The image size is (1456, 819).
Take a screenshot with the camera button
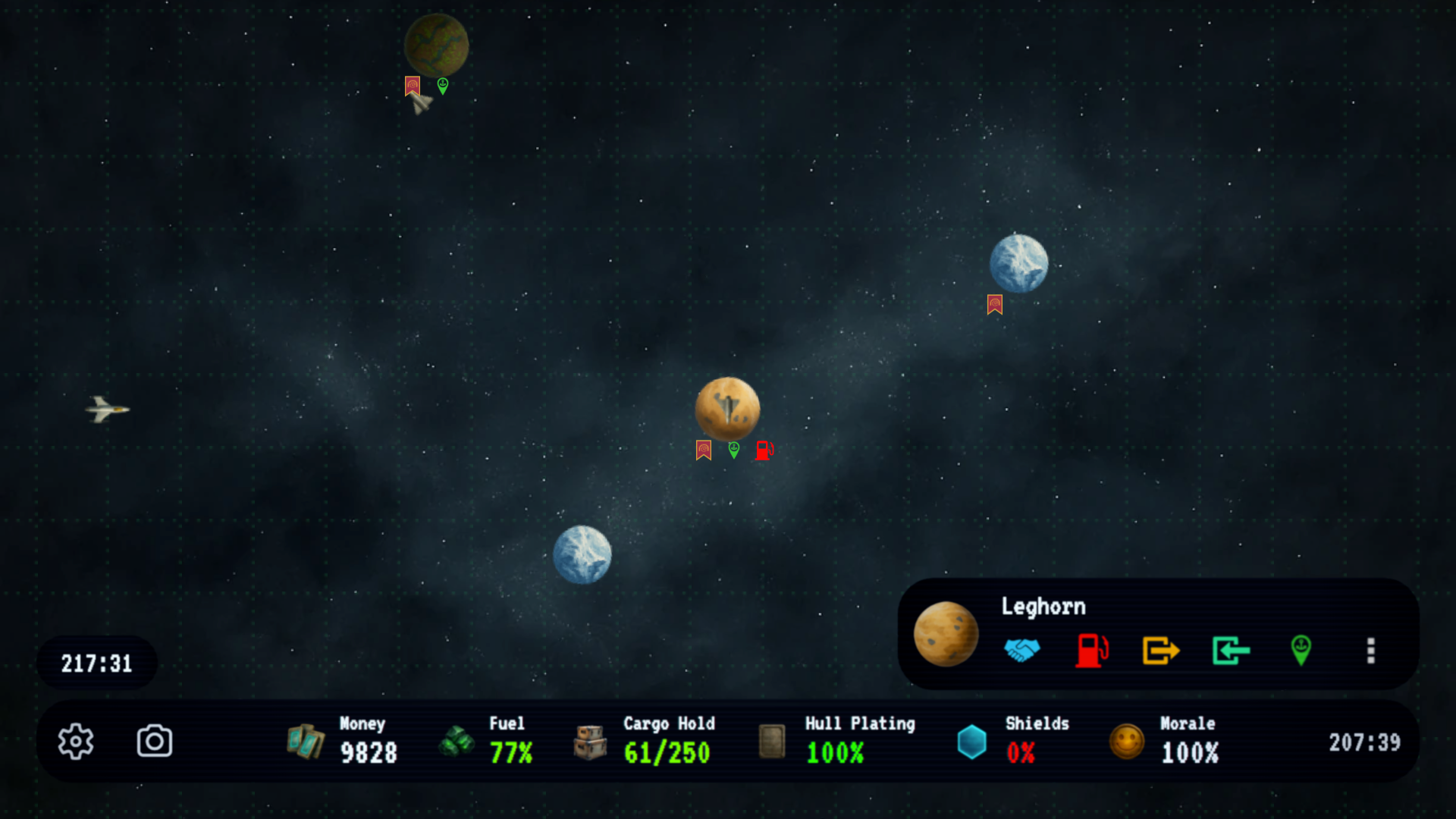(x=155, y=741)
